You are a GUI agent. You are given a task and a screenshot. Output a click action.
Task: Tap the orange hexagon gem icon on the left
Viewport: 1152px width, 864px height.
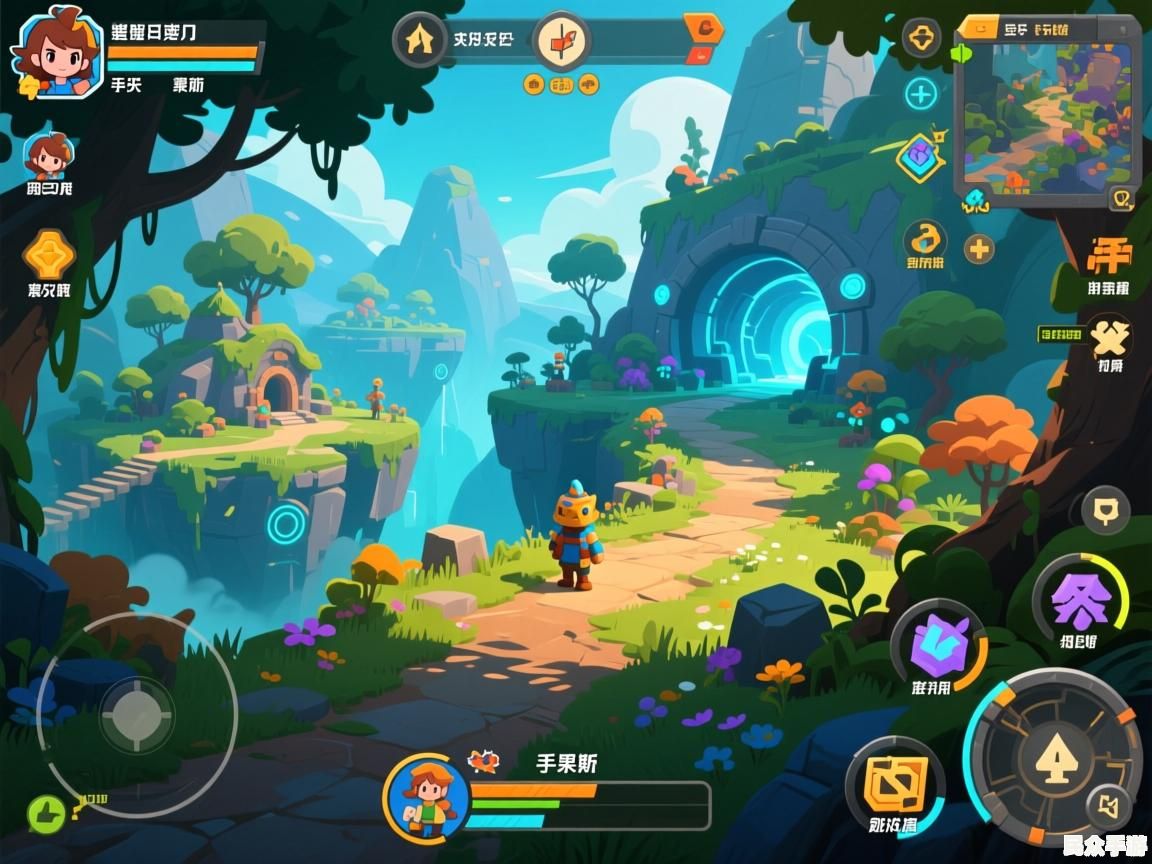point(49,255)
